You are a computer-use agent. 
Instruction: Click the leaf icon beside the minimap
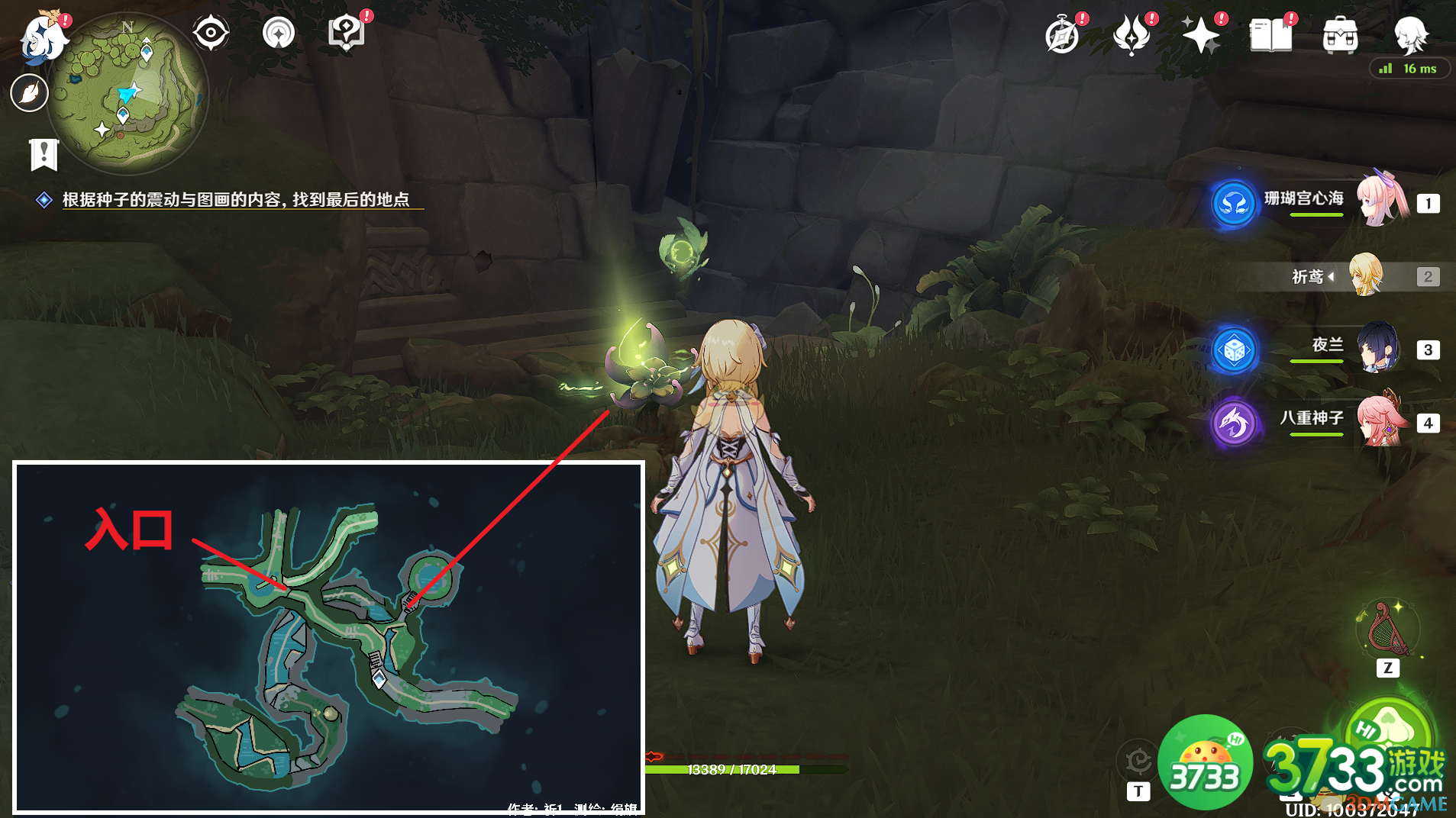pyautogui.click(x=30, y=93)
